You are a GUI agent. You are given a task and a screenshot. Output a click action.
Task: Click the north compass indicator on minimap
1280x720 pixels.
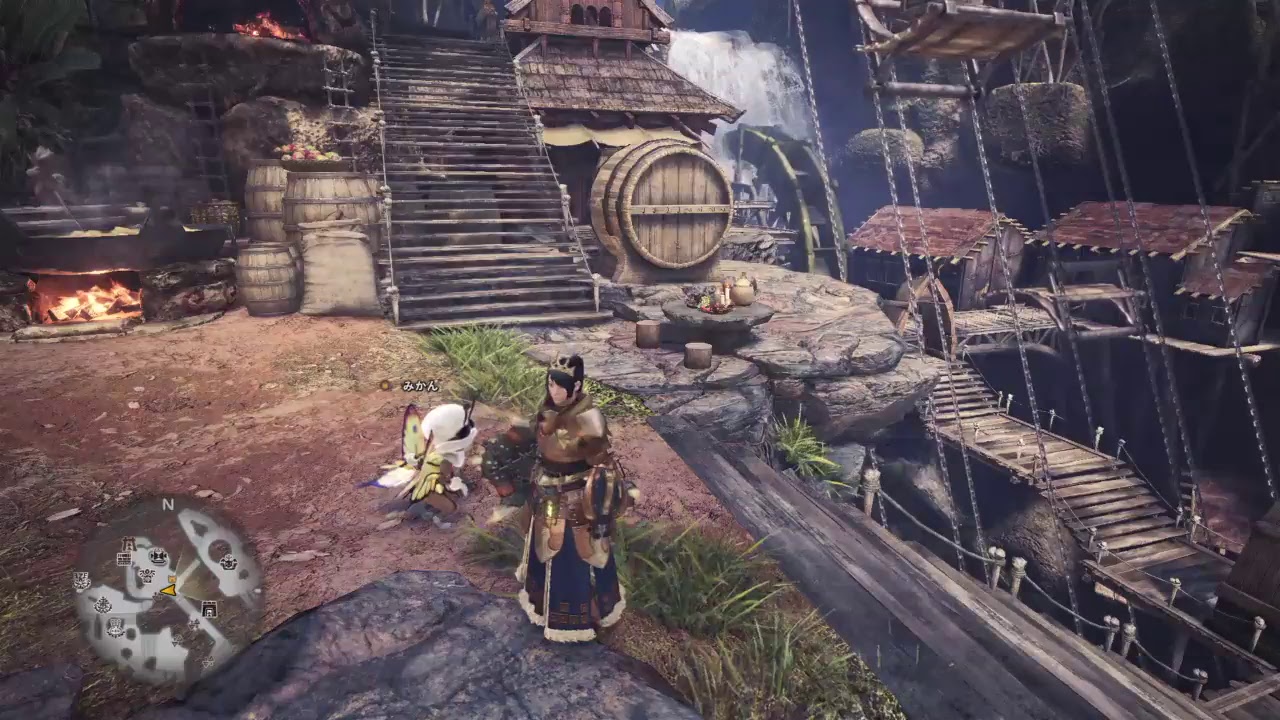point(168,504)
